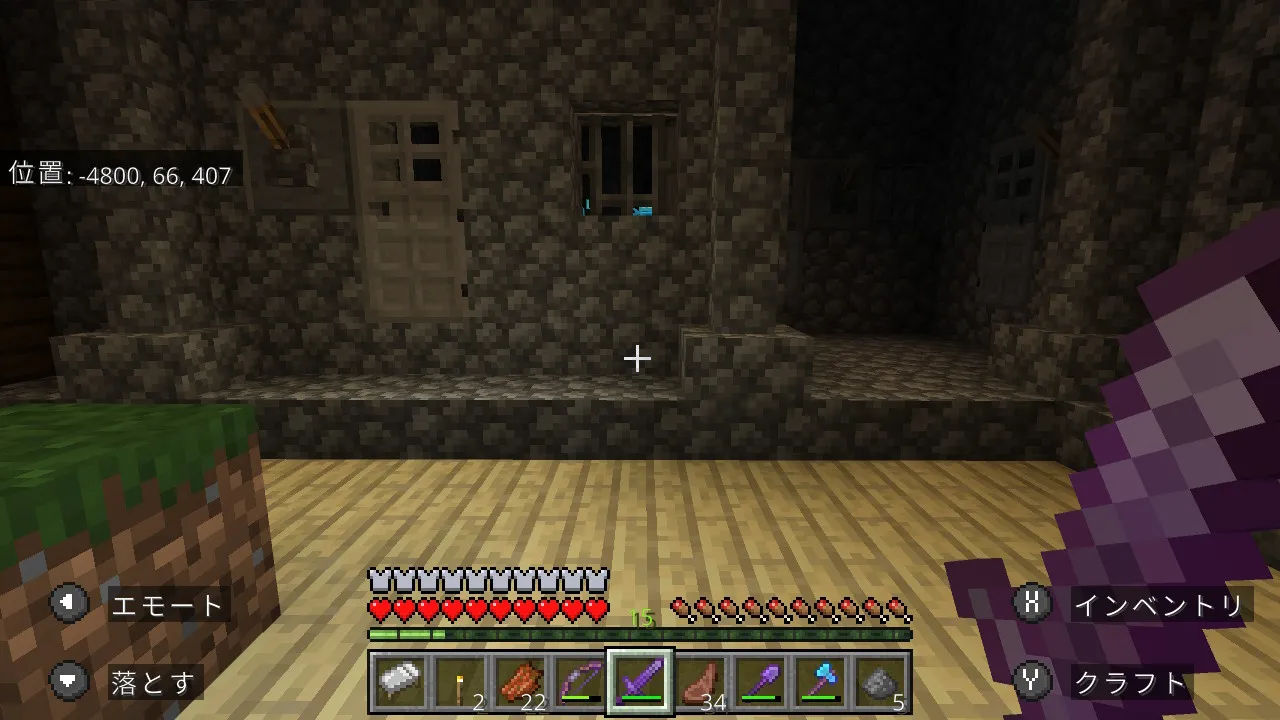
Task: Switch to the enchanted shovel slot
Action: [760, 683]
